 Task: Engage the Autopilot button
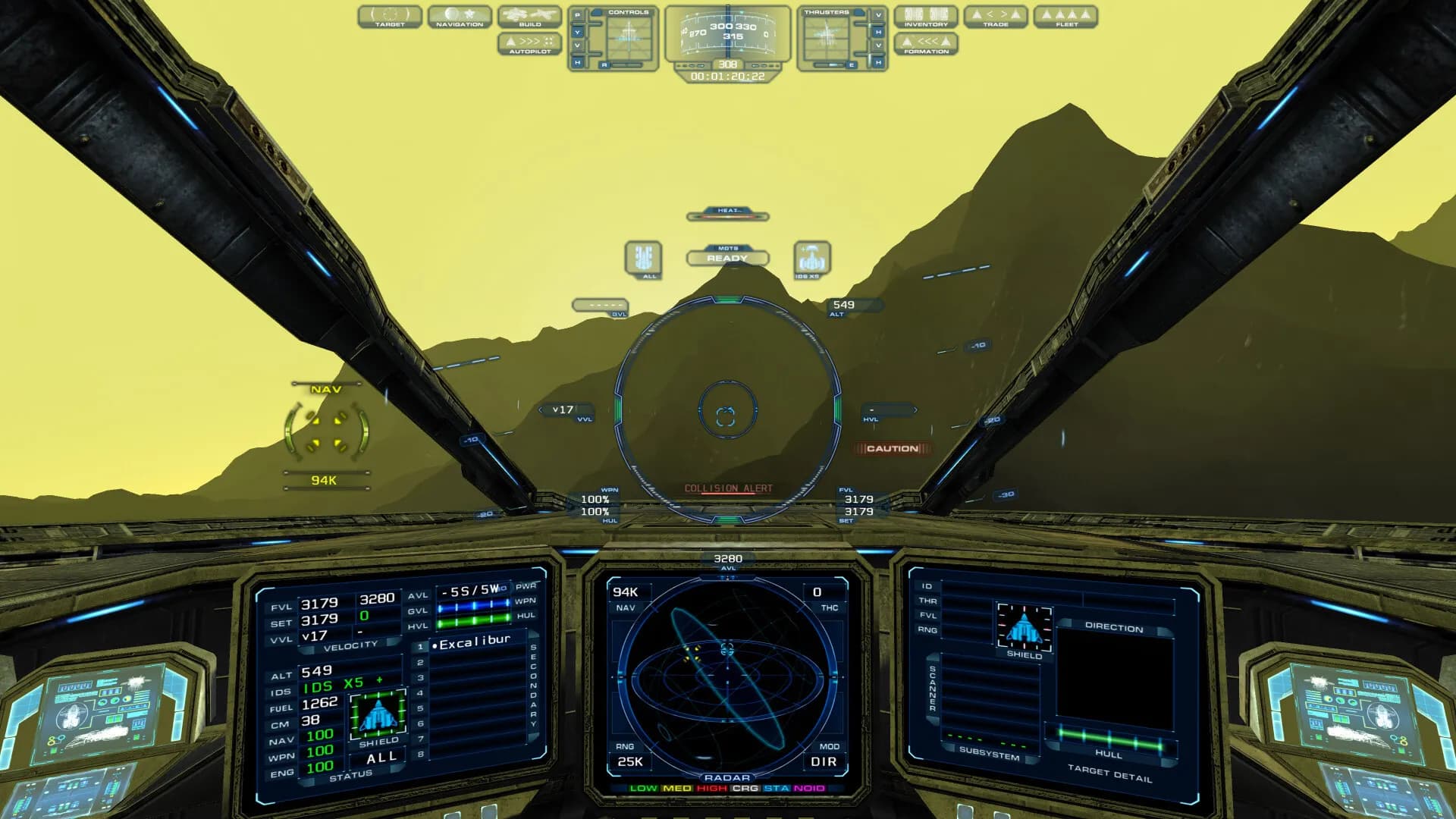[x=529, y=44]
